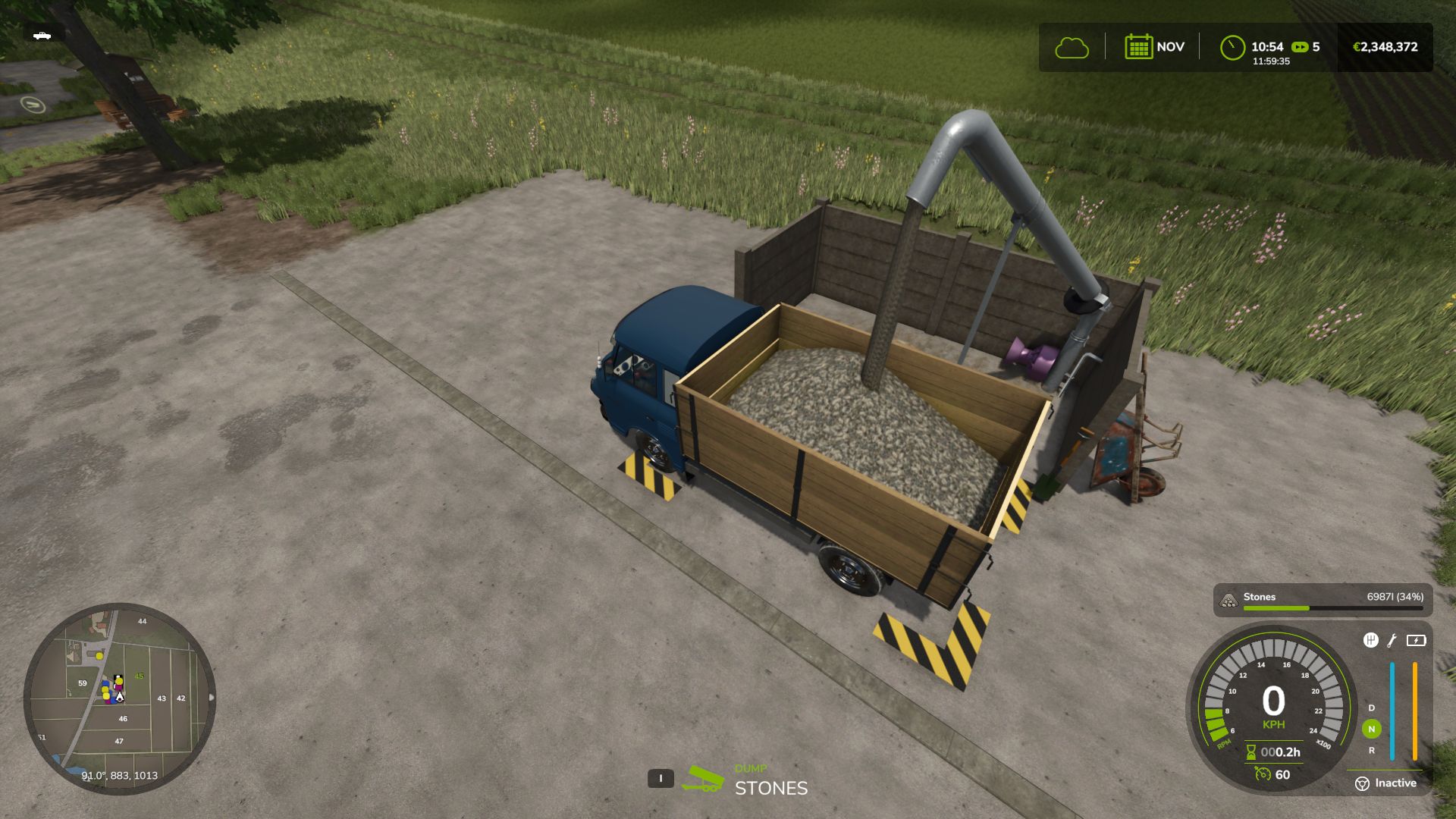
Task: Open the circular minimap
Action: 120,698
